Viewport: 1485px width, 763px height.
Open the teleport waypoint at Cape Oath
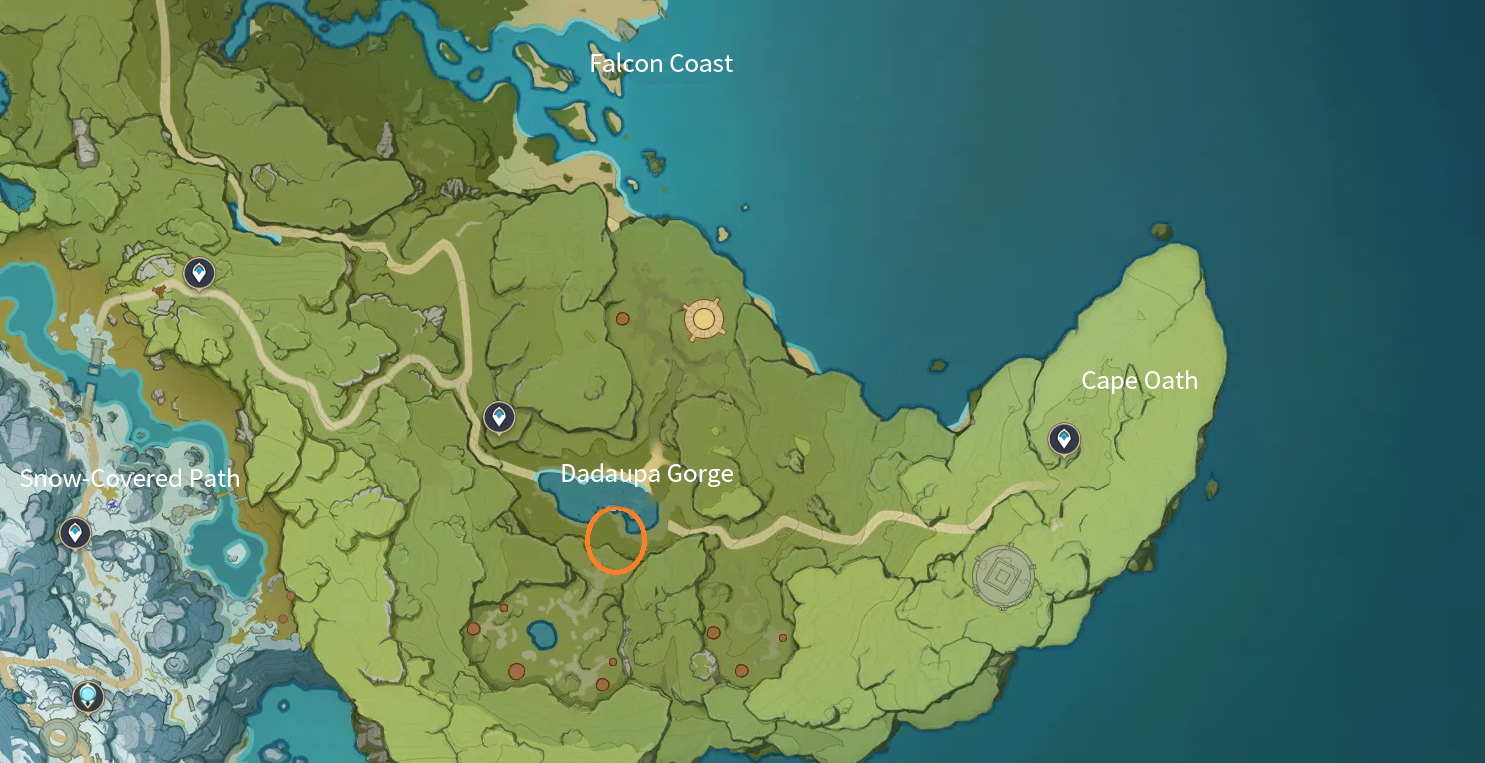1063,437
